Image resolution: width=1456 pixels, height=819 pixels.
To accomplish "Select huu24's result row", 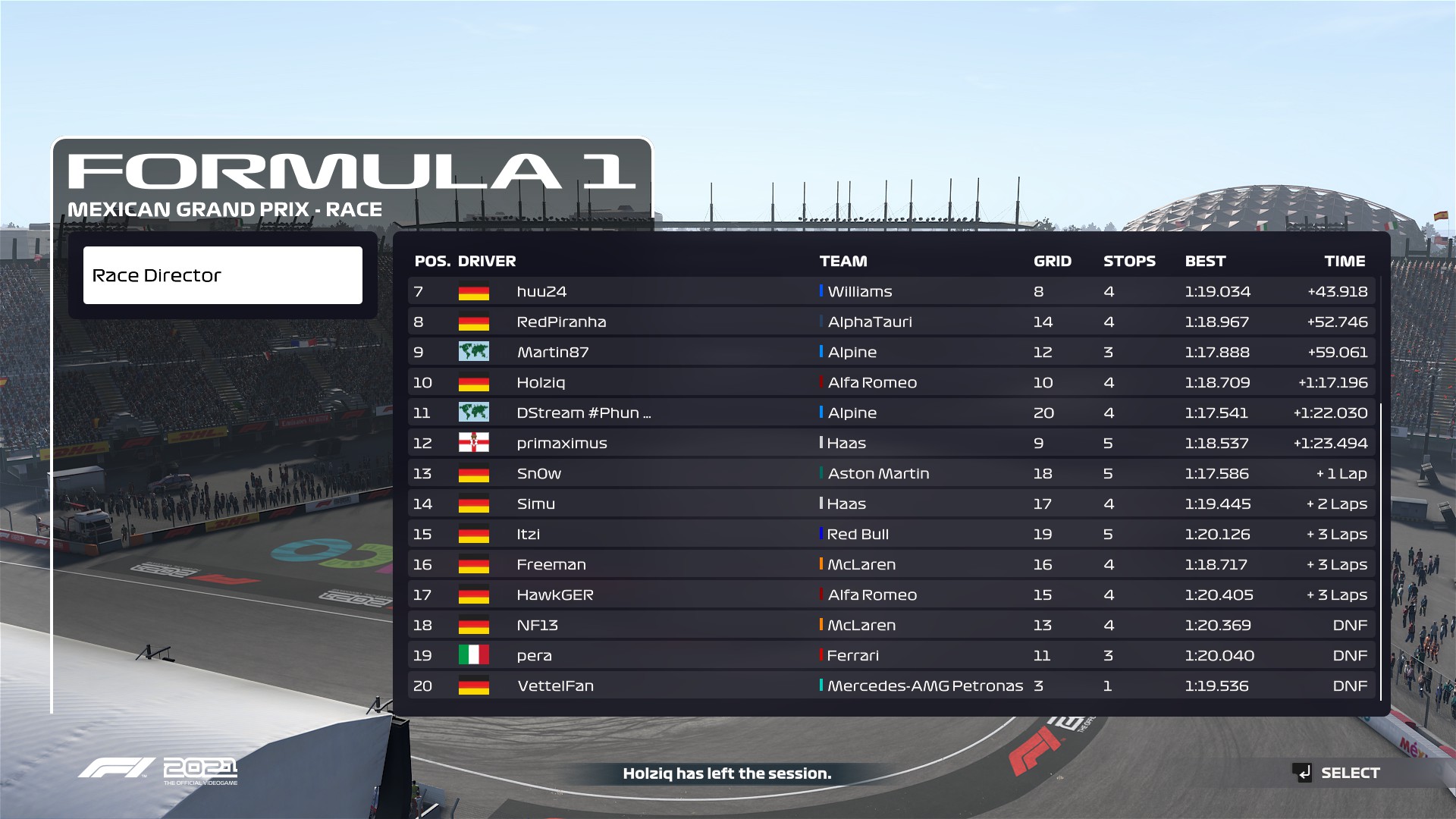I will click(891, 291).
